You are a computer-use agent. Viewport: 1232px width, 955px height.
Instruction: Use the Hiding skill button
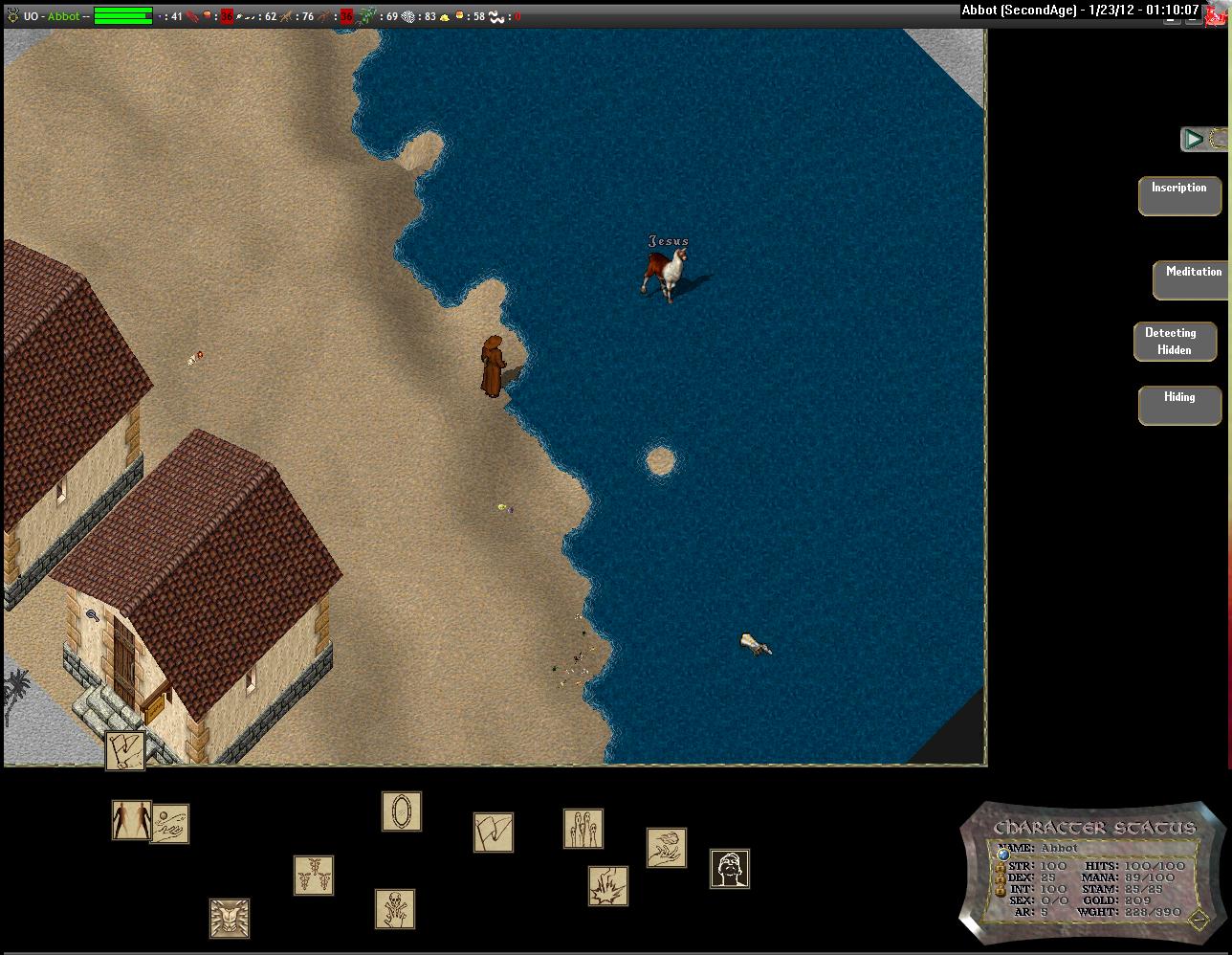click(1178, 405)
